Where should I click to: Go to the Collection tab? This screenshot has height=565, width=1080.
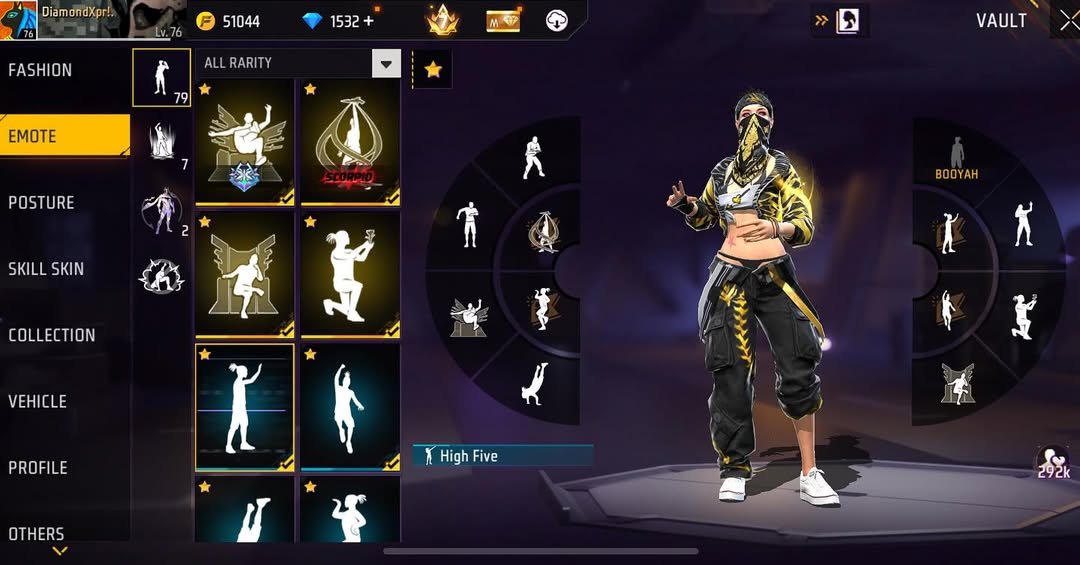pos(52,335)
